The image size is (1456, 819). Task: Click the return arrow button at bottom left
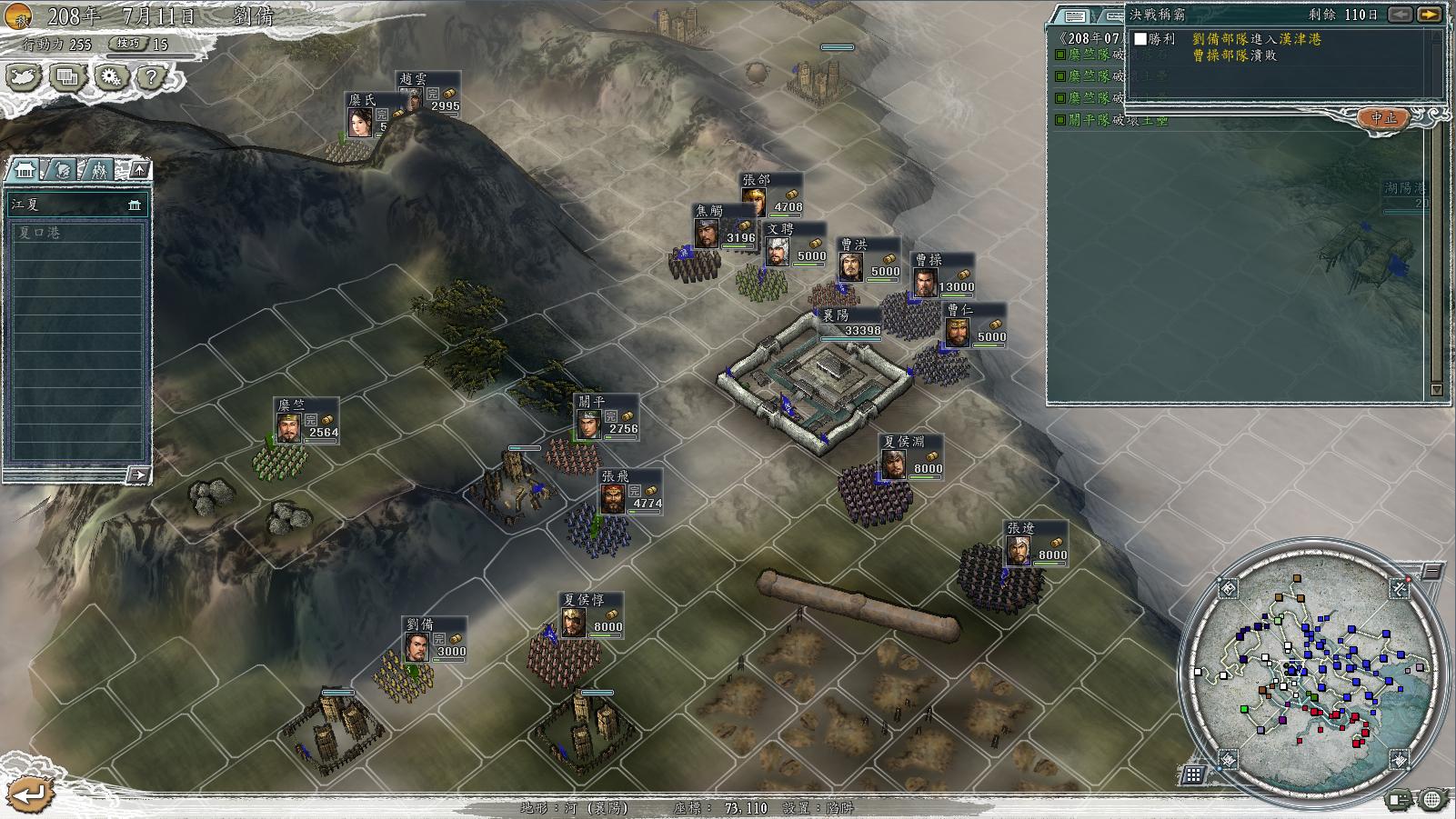[x=27, y=794]
